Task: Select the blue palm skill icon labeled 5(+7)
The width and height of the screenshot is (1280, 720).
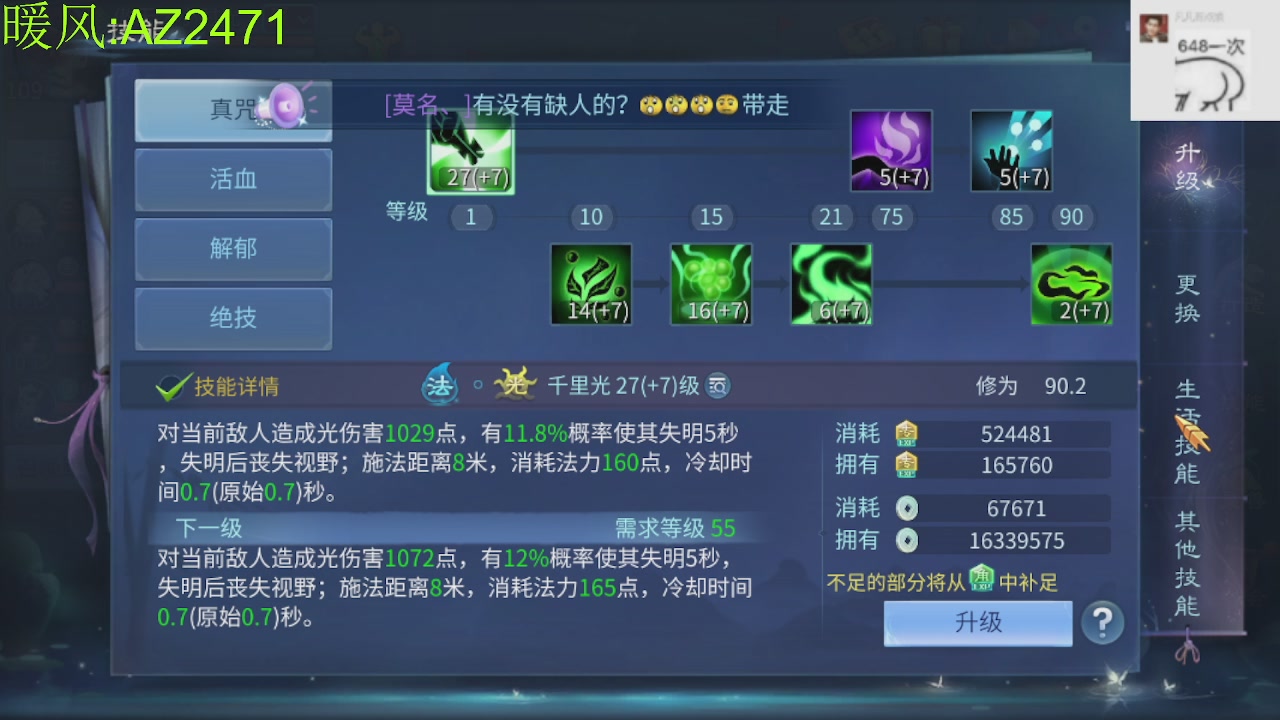Action: (x=1010, y=150)
